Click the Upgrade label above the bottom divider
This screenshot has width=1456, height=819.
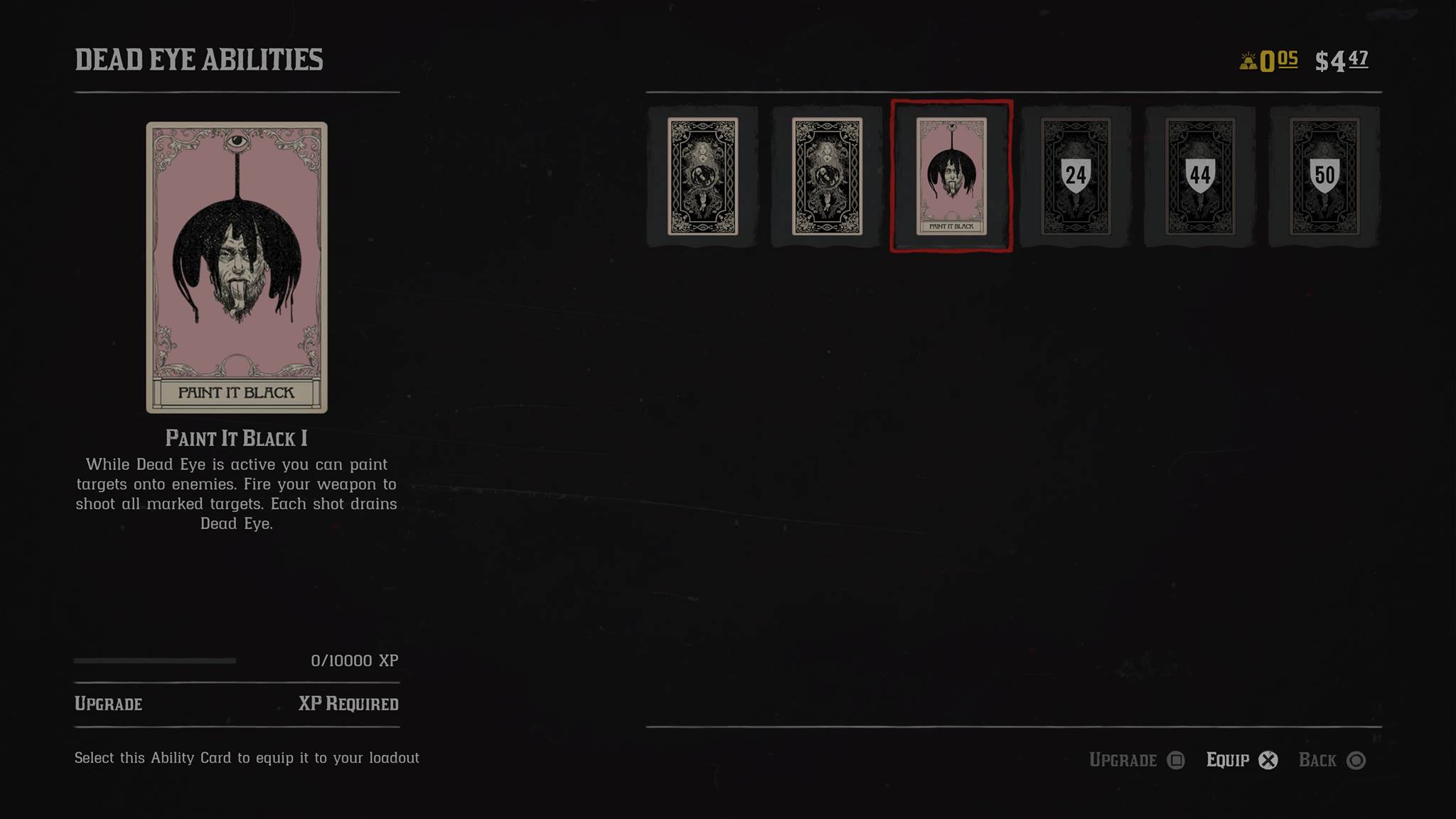click(x=108, y=704)
